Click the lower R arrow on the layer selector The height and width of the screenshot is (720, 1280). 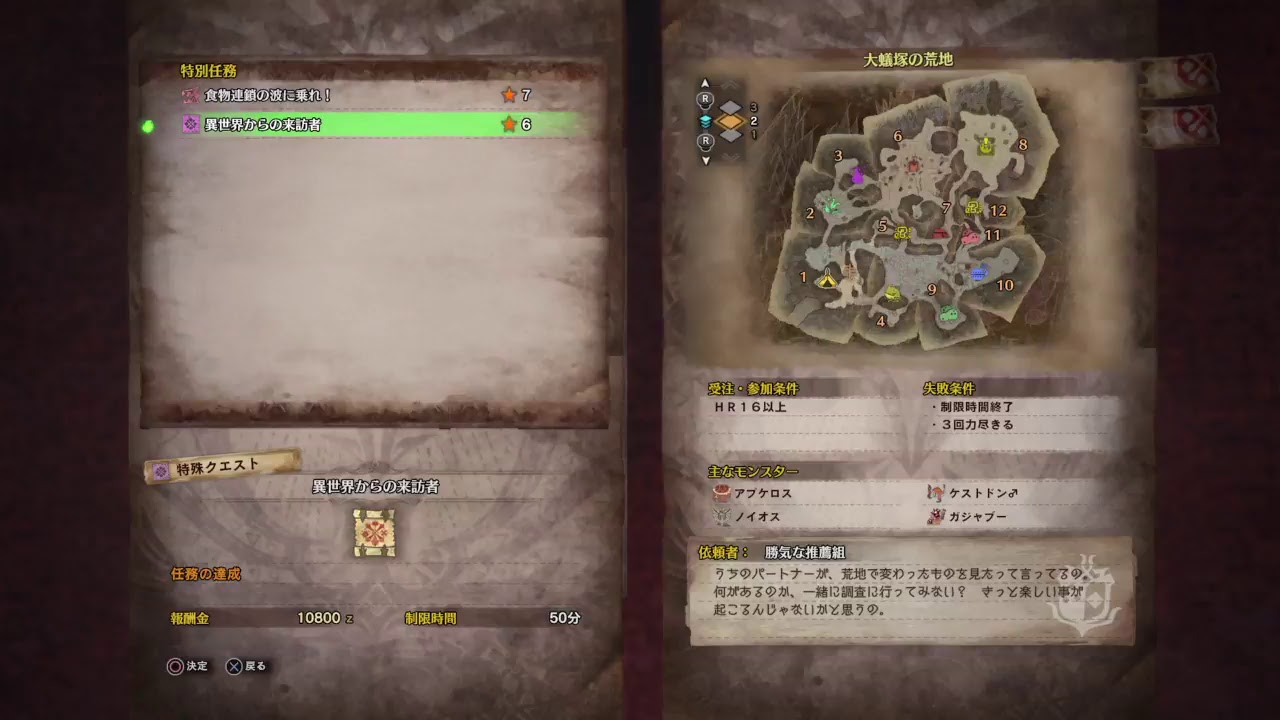[x=704, y=143]
